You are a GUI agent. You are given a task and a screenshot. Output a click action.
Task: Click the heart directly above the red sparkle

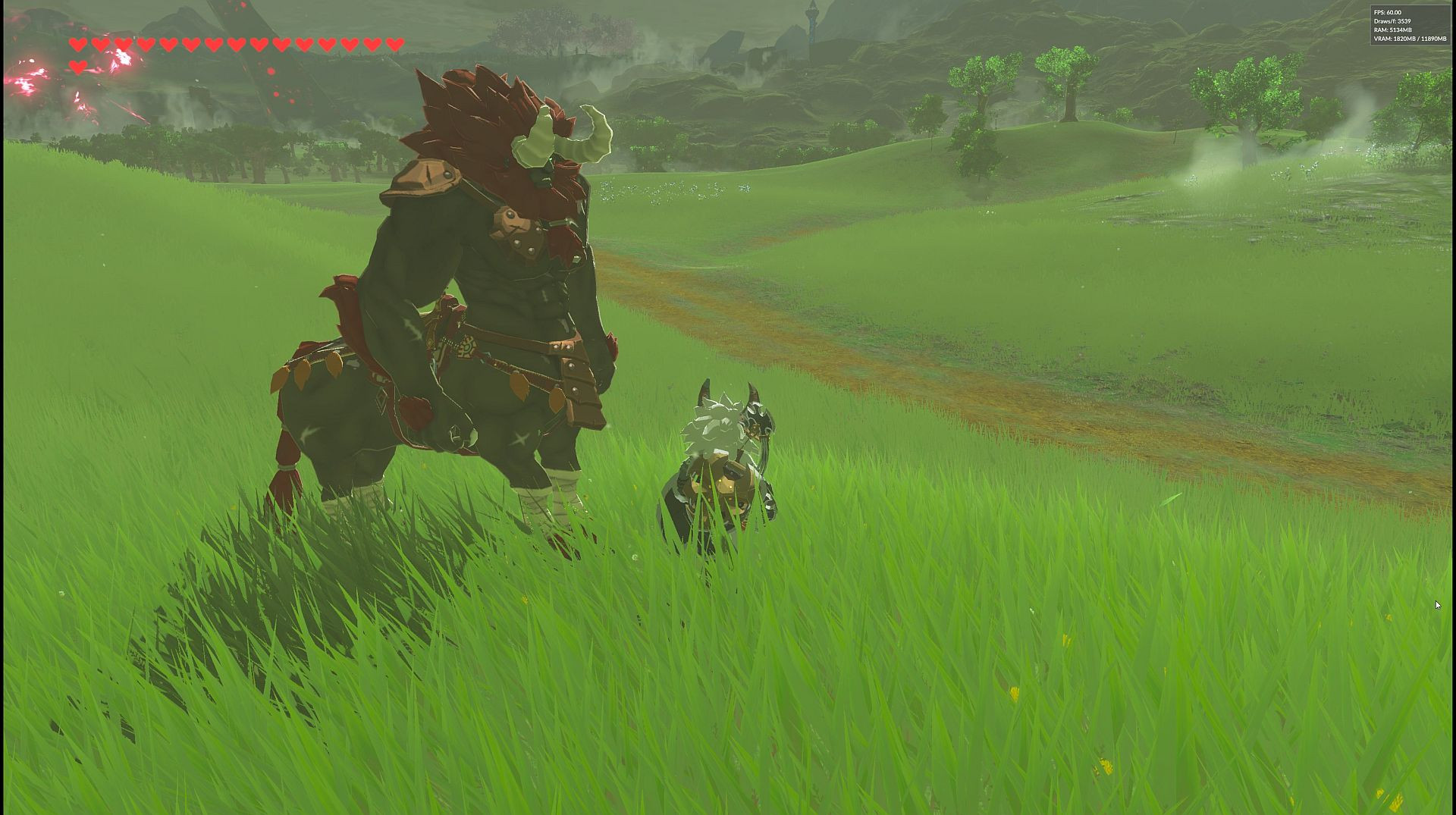[122, 44]
